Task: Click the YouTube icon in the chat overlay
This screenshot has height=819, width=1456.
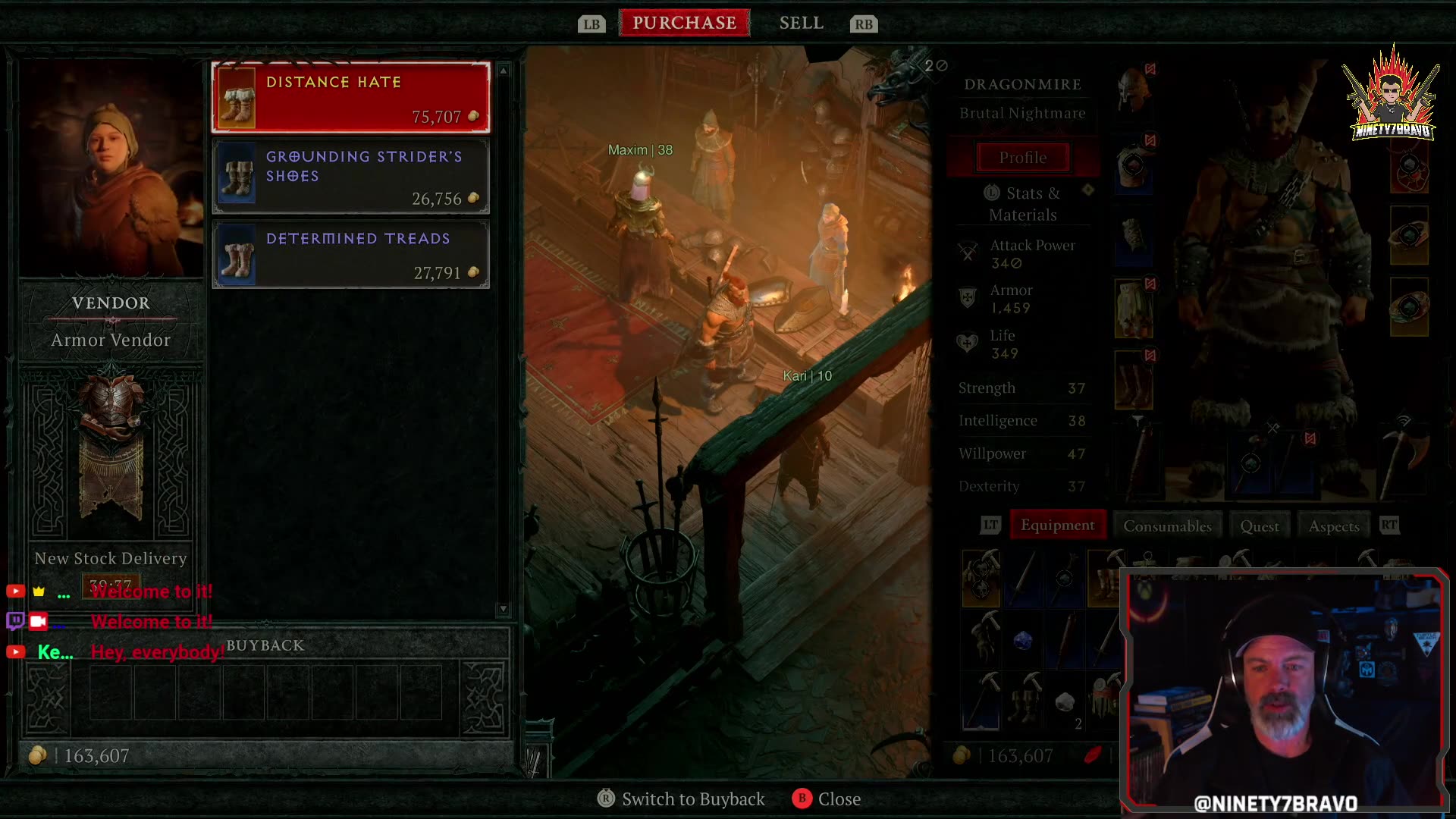Action: (15, 591)
